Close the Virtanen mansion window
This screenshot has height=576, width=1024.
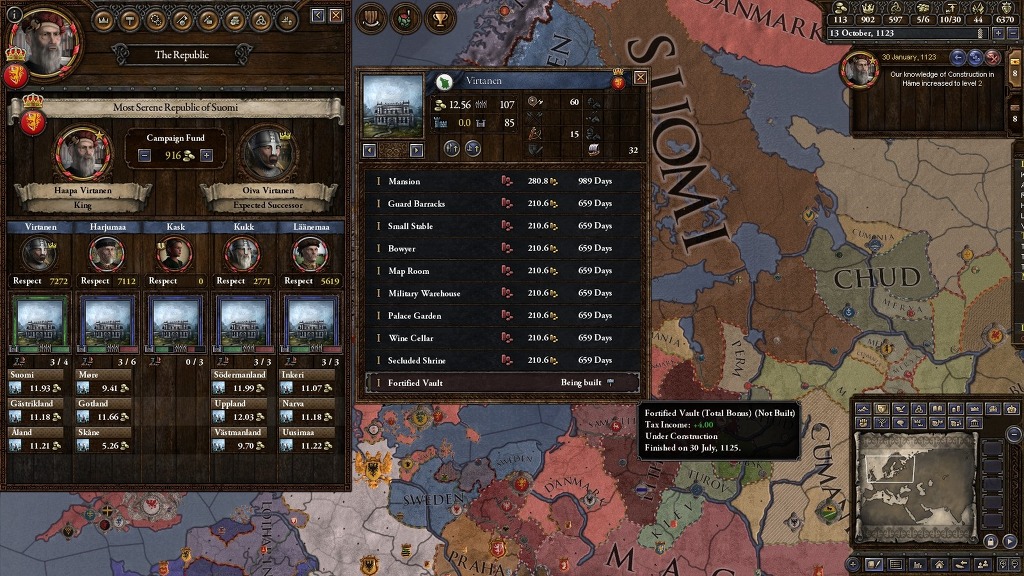pyautogui.click(x=640, y=77)
